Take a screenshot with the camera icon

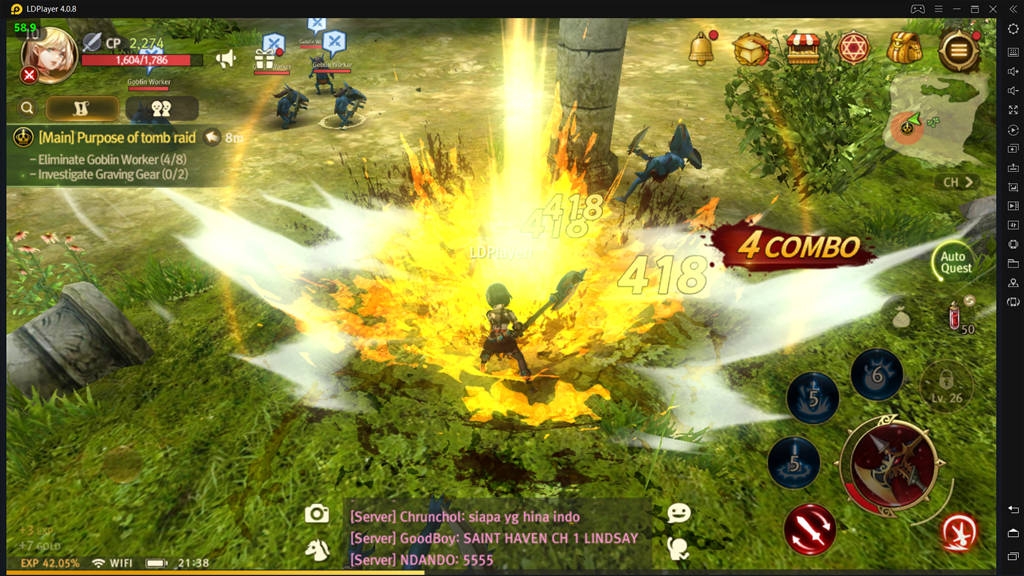pyautogui.click(x=317, y=514)
